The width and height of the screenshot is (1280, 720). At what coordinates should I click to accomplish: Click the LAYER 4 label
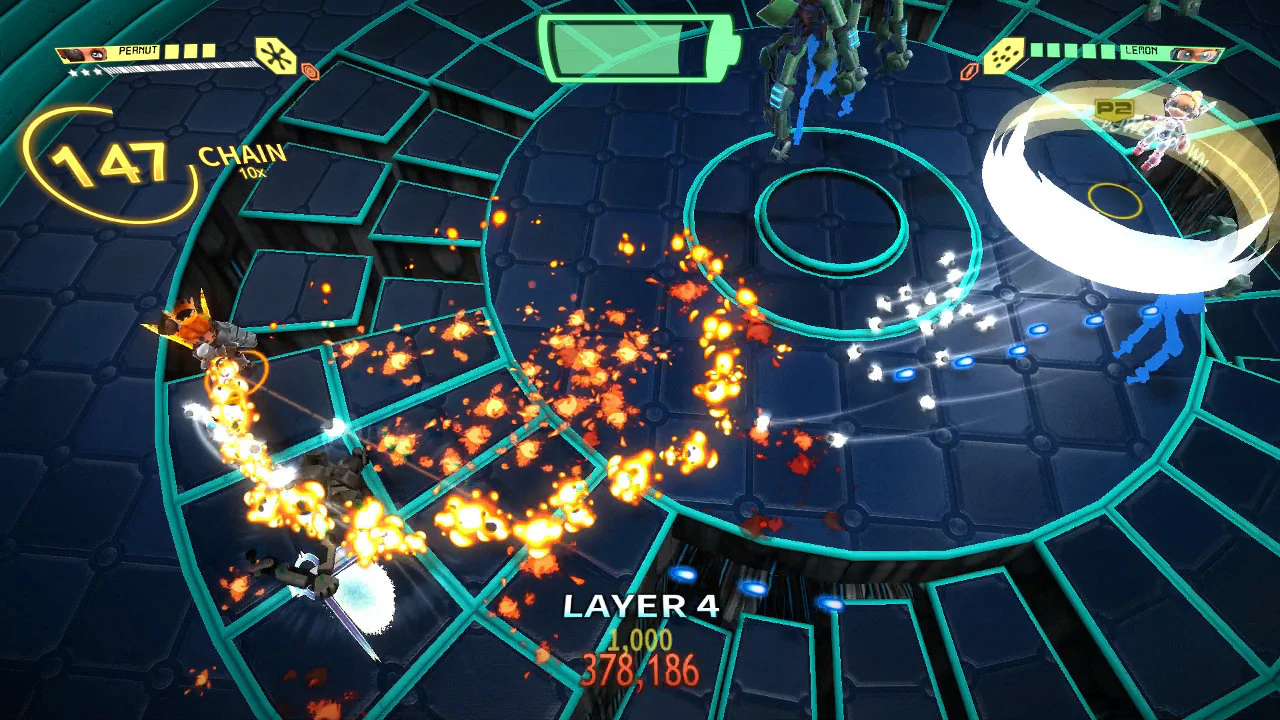point(640,606)
